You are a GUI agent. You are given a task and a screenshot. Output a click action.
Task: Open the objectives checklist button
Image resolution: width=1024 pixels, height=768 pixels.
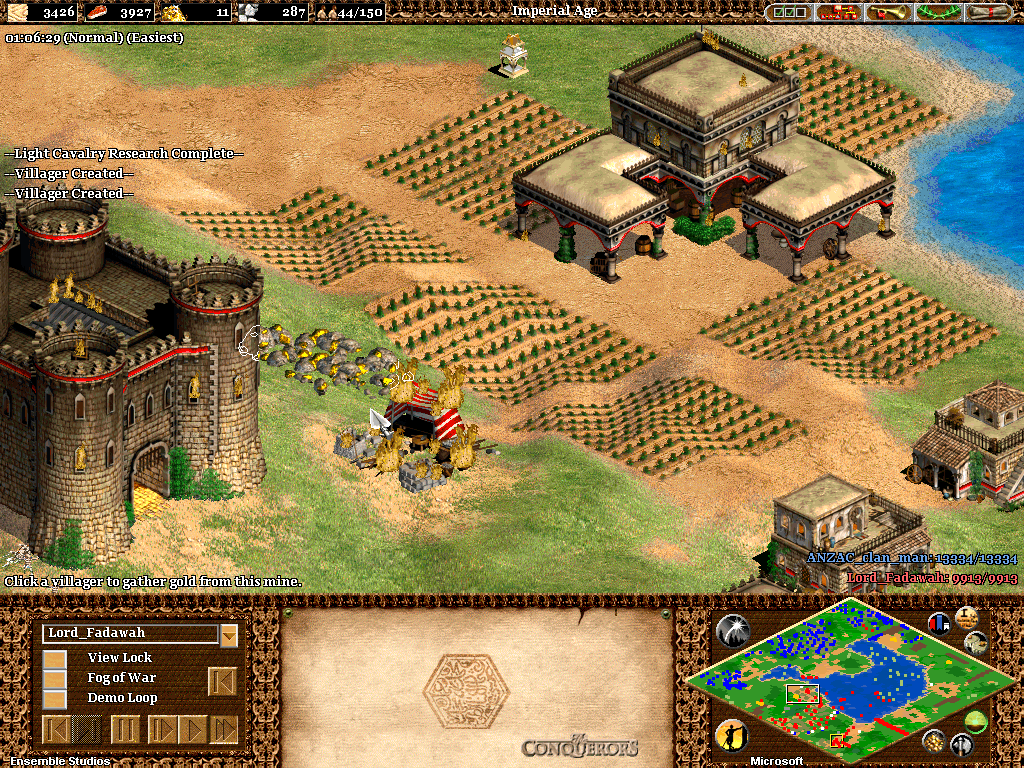[790, 12]
